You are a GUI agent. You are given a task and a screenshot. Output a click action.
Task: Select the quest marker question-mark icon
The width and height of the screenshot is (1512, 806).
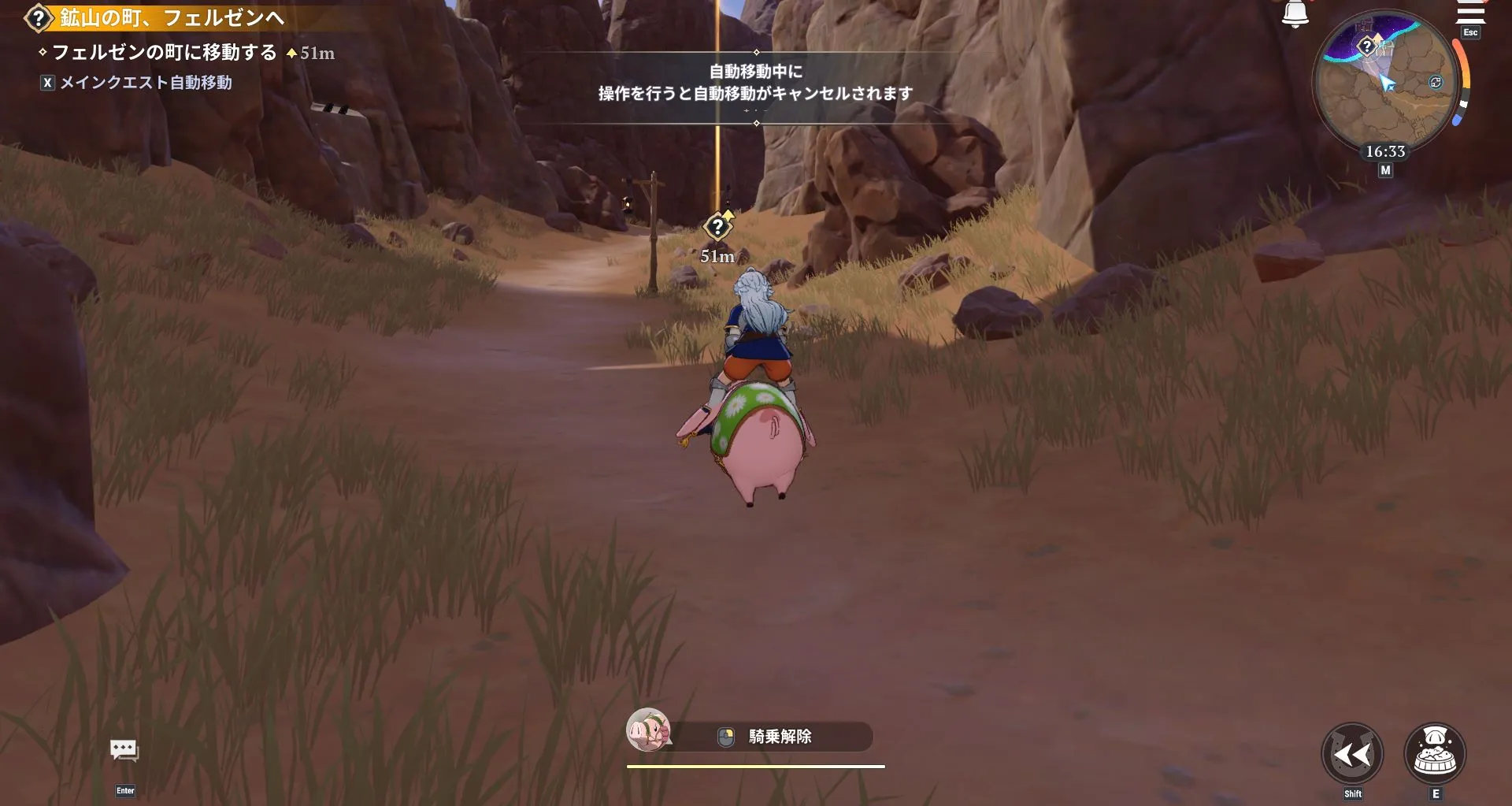[39, 17]
